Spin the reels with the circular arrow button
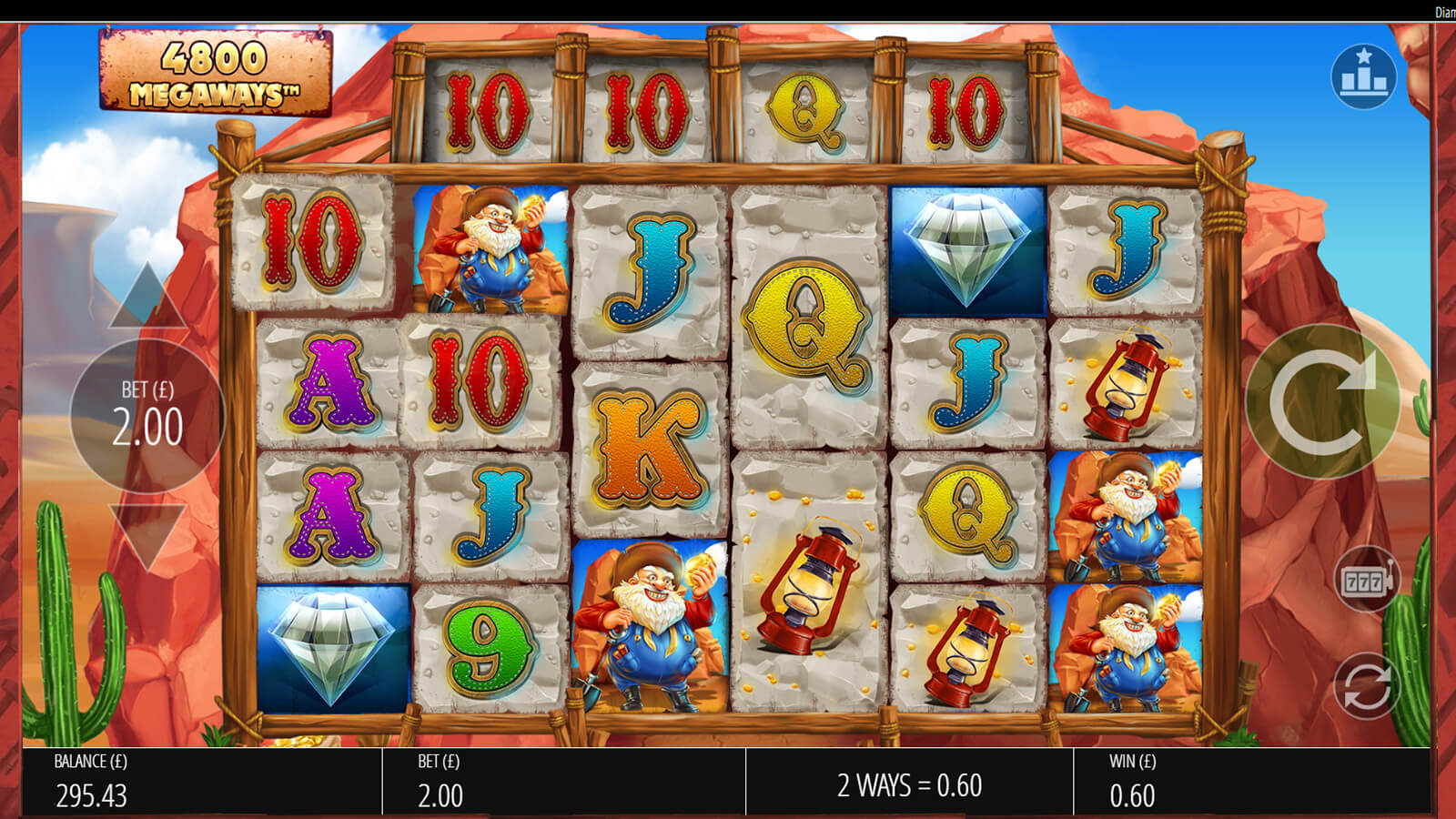The image size is (1456, 819). (1322, 400)
